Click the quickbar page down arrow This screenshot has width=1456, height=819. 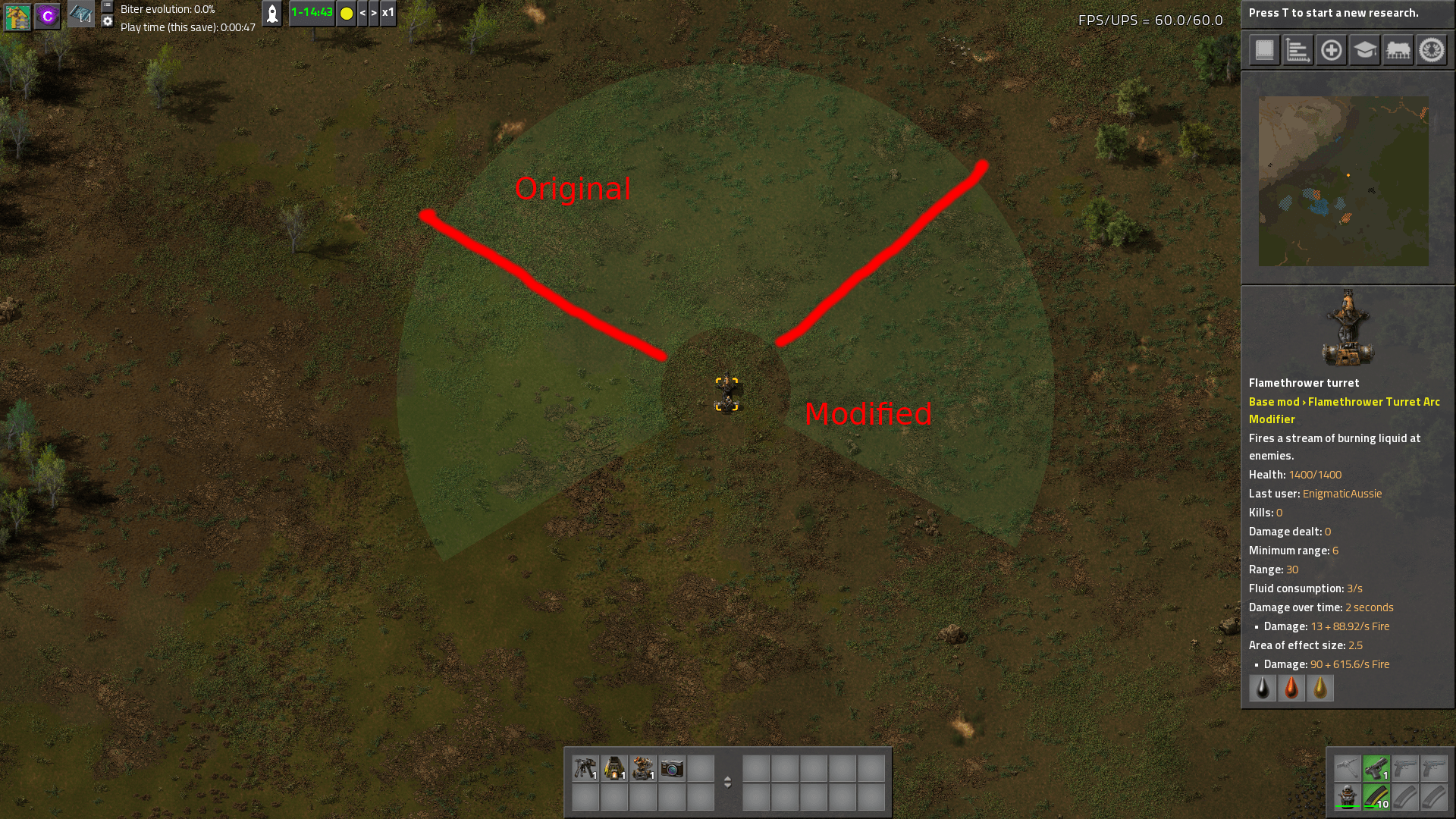click(x=728, y=788)
